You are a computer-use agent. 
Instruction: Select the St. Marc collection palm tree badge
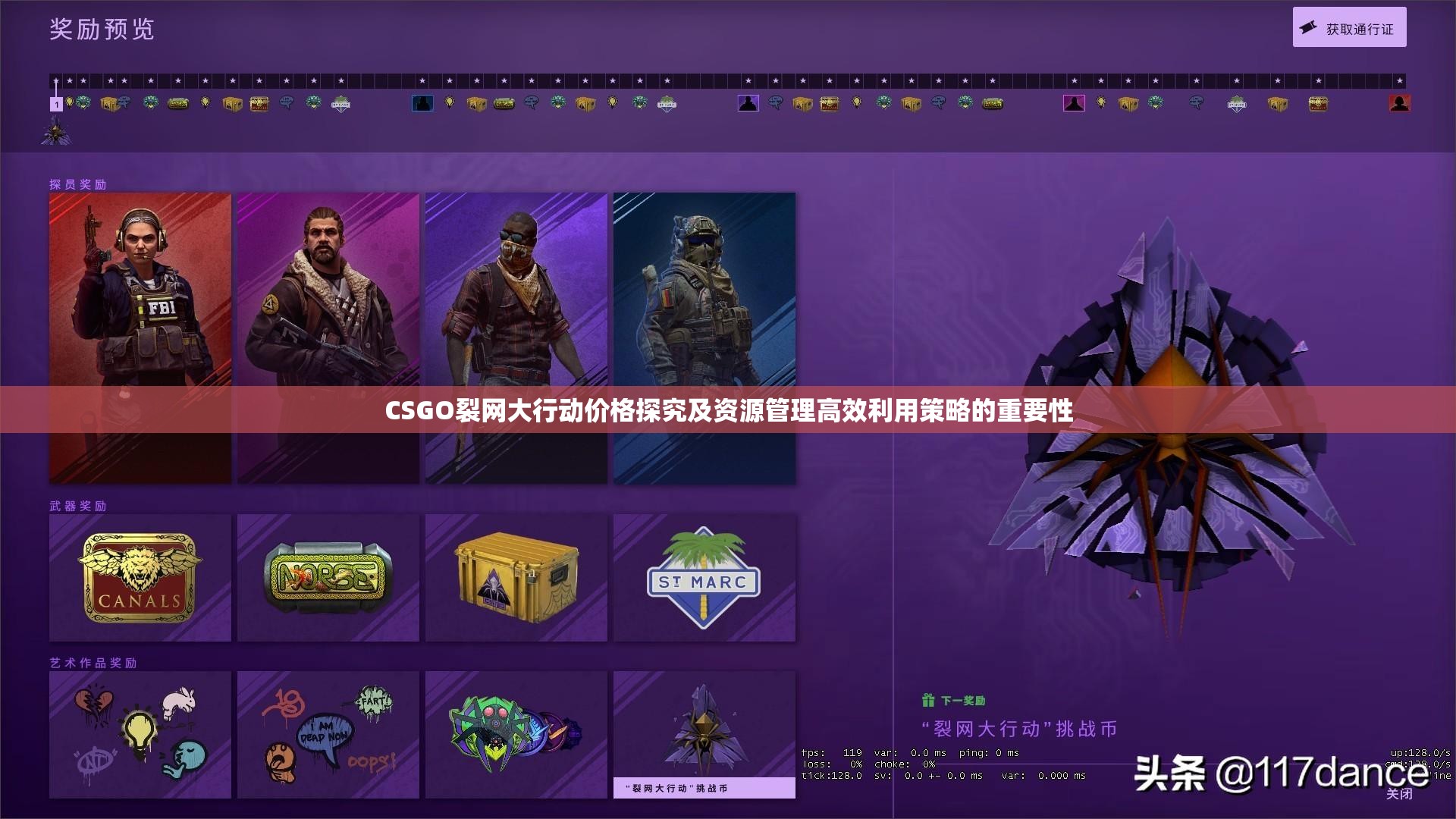tap(704, 577)
